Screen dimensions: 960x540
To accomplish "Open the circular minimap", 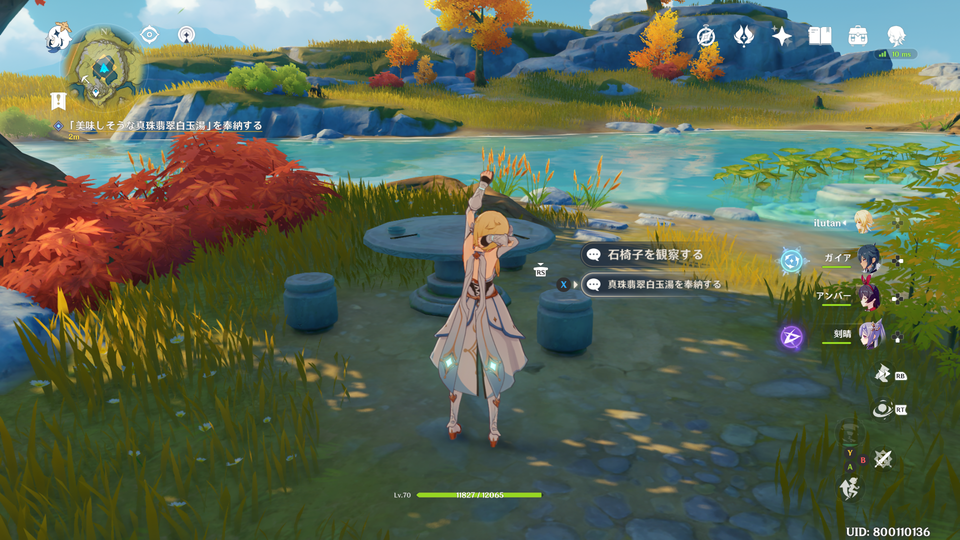I will coord(102,68).
